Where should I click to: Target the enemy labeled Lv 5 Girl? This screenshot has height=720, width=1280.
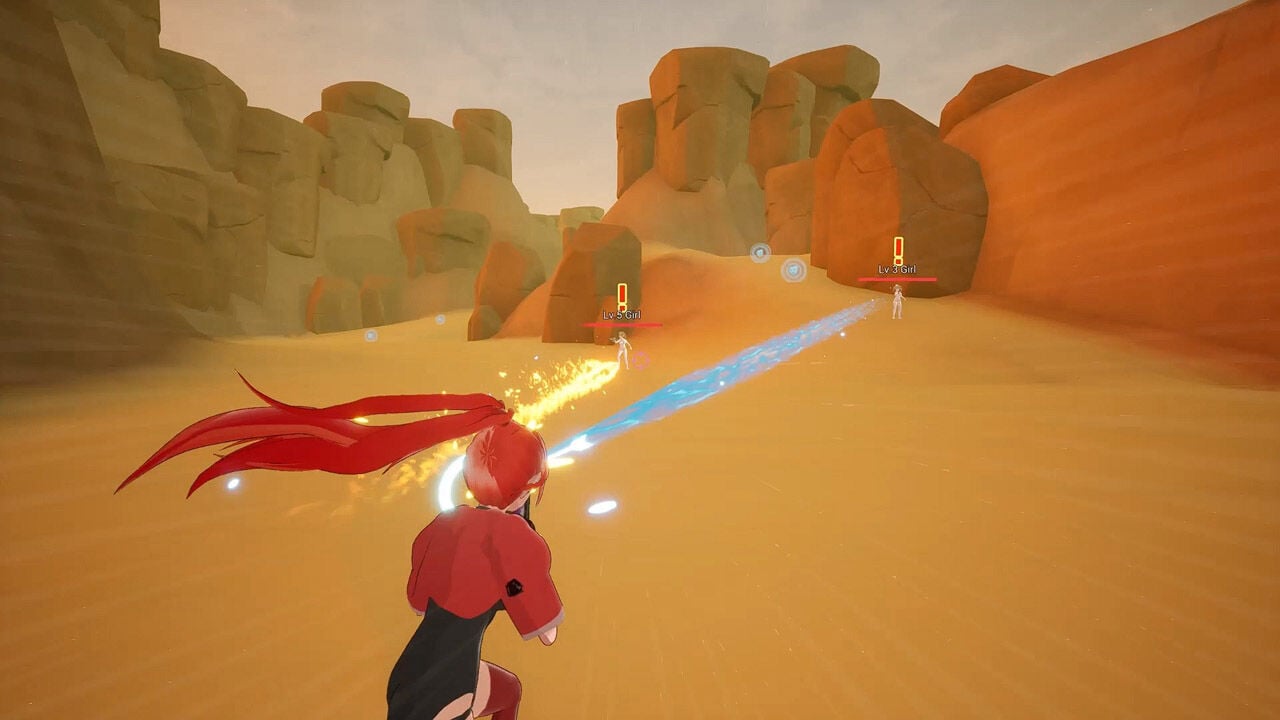[622, 348]
